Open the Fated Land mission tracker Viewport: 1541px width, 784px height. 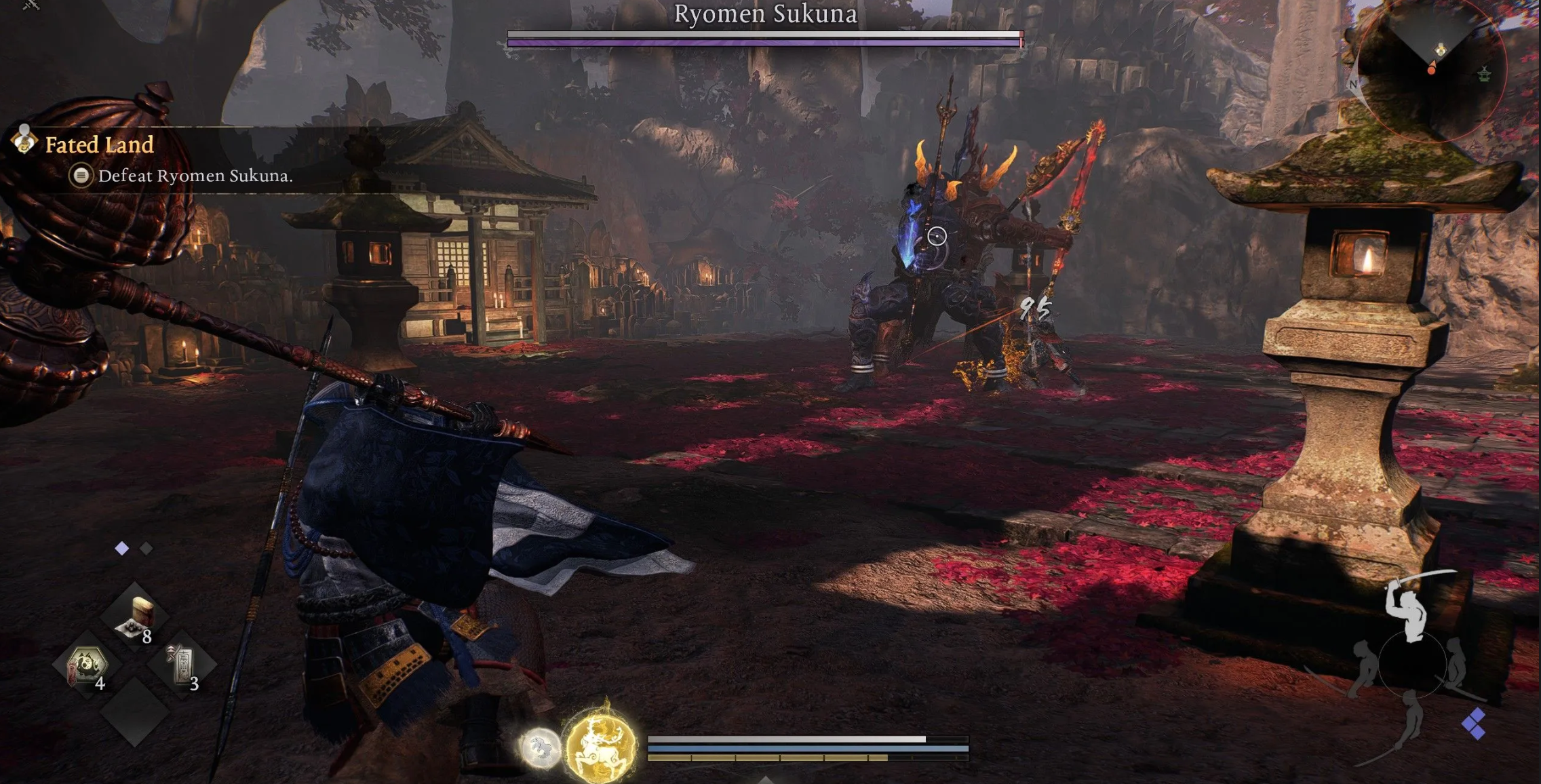click(x=99, y=144)
